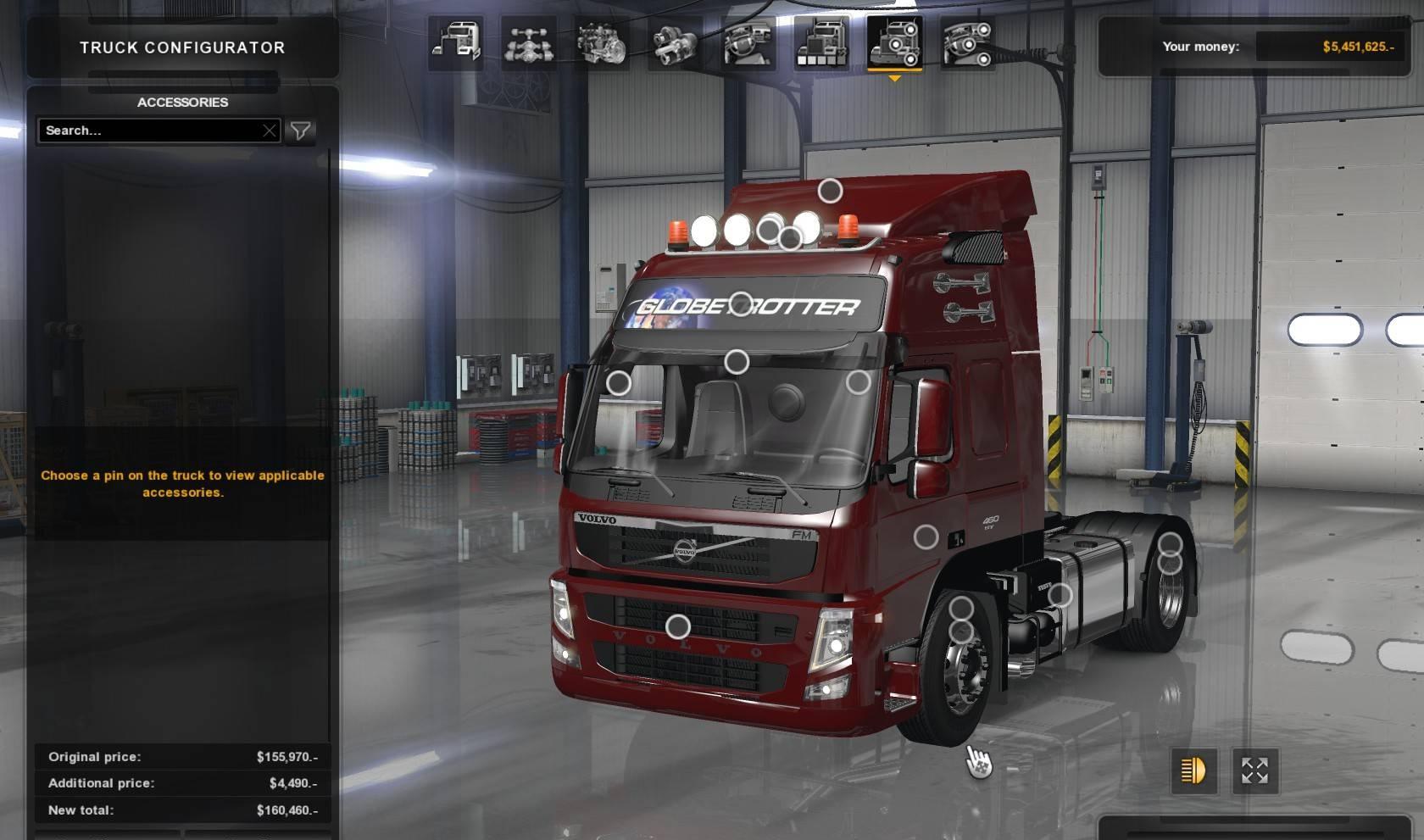This screenshot has width=1424, height=840.
Task: Switch to the chassis tab
Action: [529, 42]
